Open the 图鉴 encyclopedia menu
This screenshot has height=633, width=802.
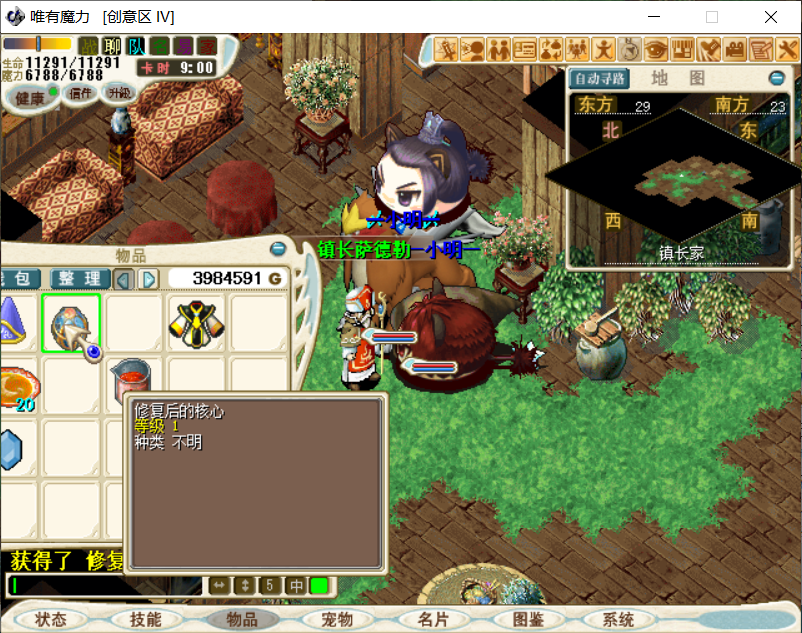point(527,620)
